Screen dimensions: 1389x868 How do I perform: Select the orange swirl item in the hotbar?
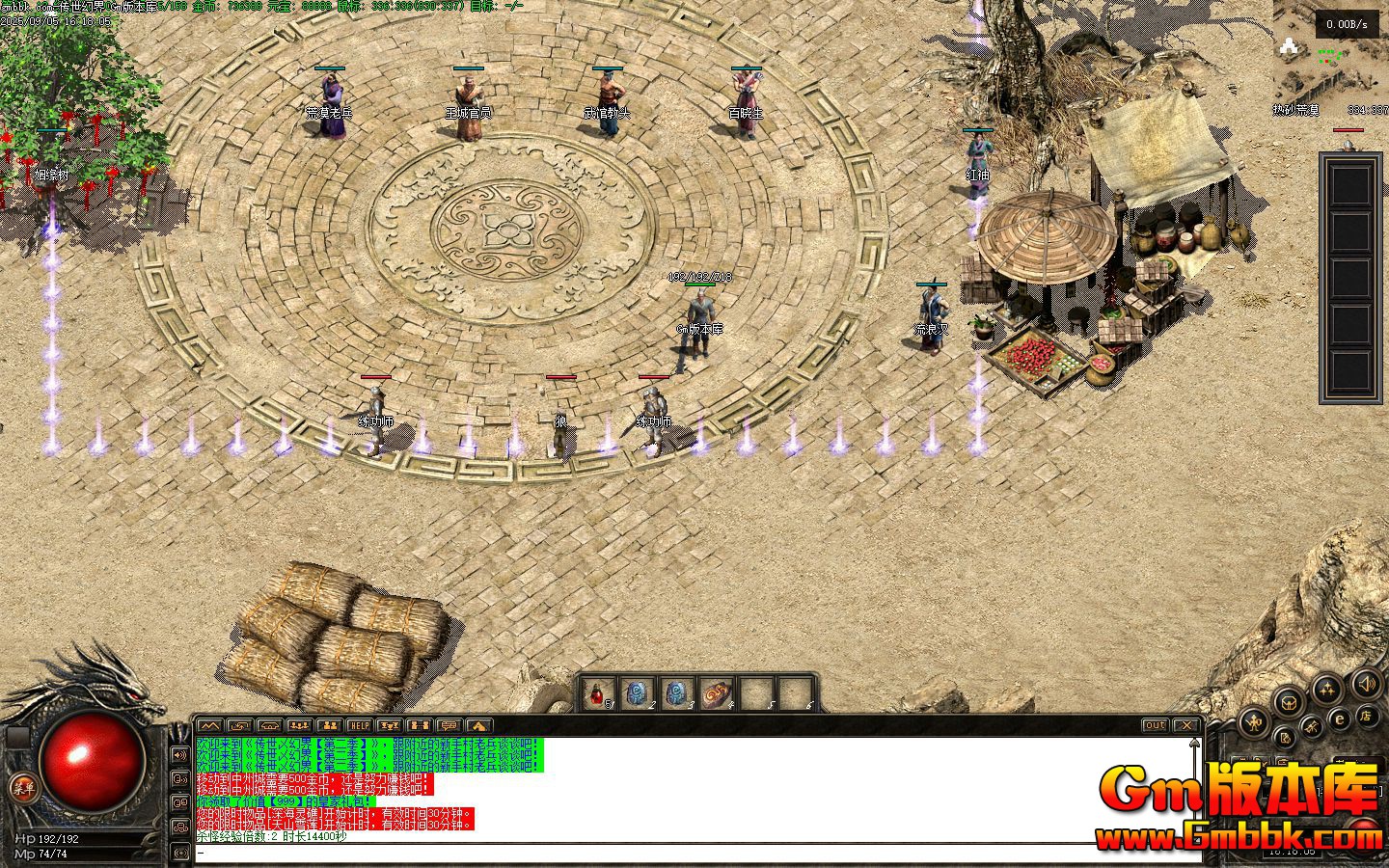click(x=717, y=693)
